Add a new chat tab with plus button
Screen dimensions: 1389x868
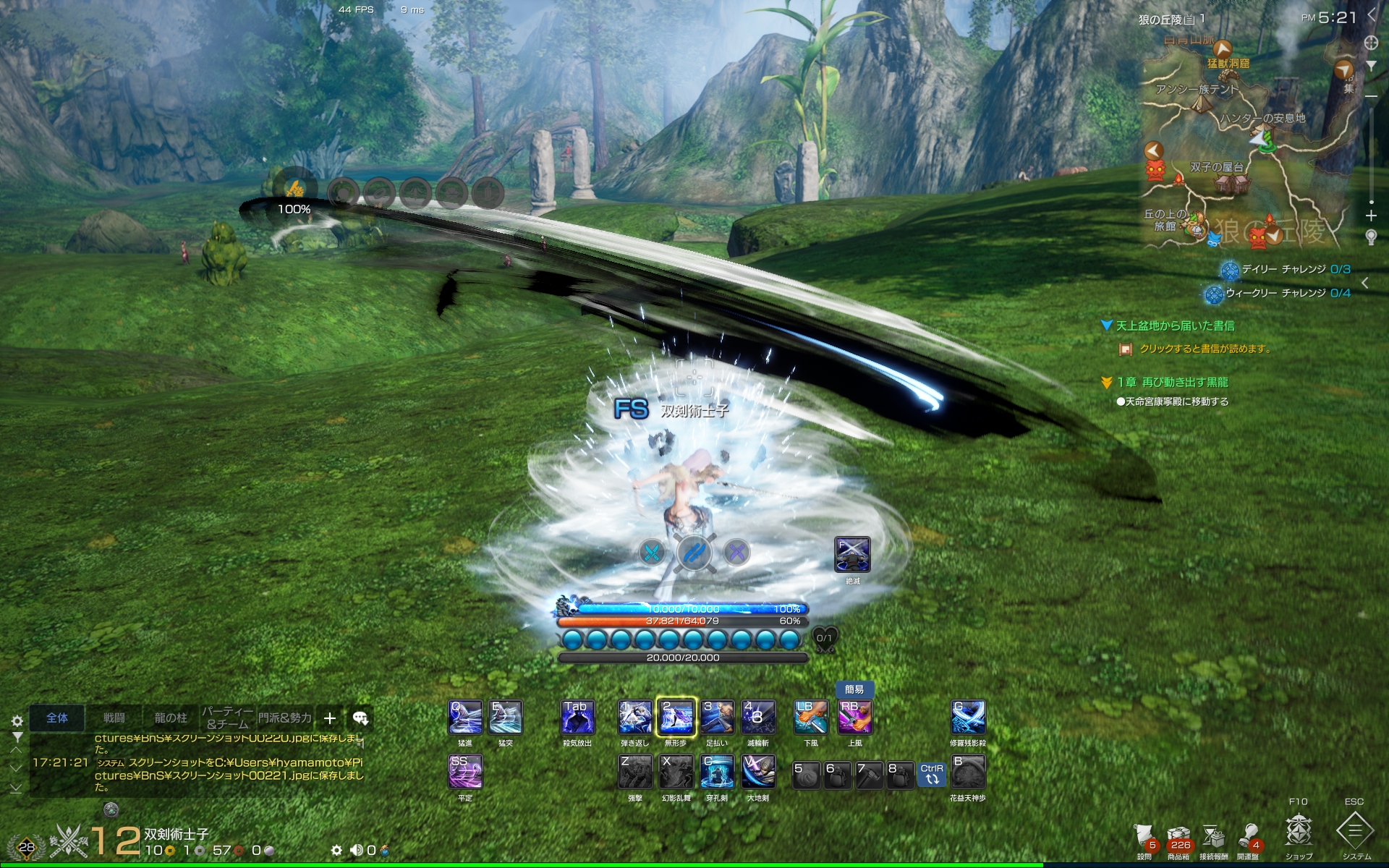click(330, 718)
